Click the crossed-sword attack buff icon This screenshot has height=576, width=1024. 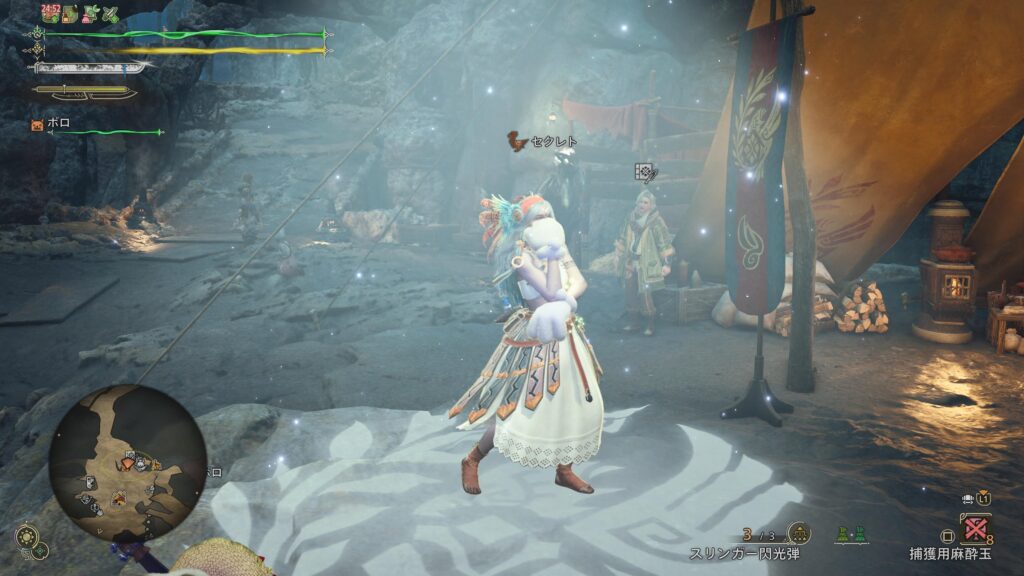point(111,14)
